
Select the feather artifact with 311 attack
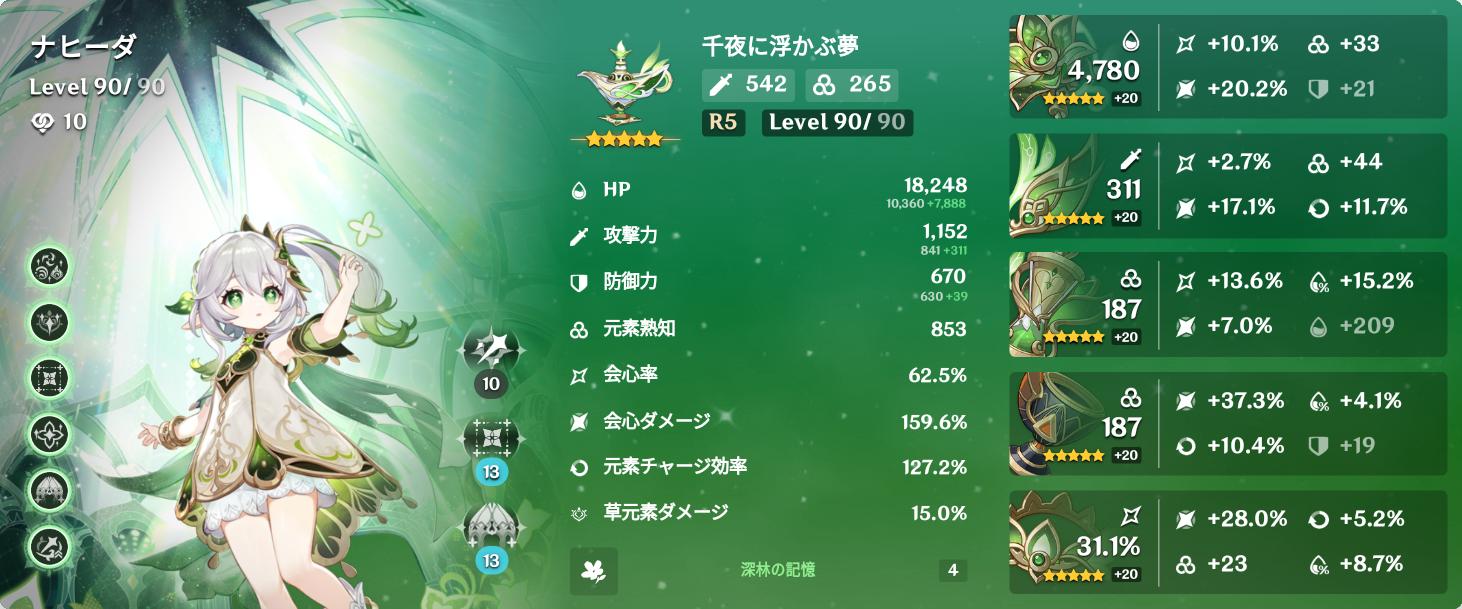[1060, 185]
